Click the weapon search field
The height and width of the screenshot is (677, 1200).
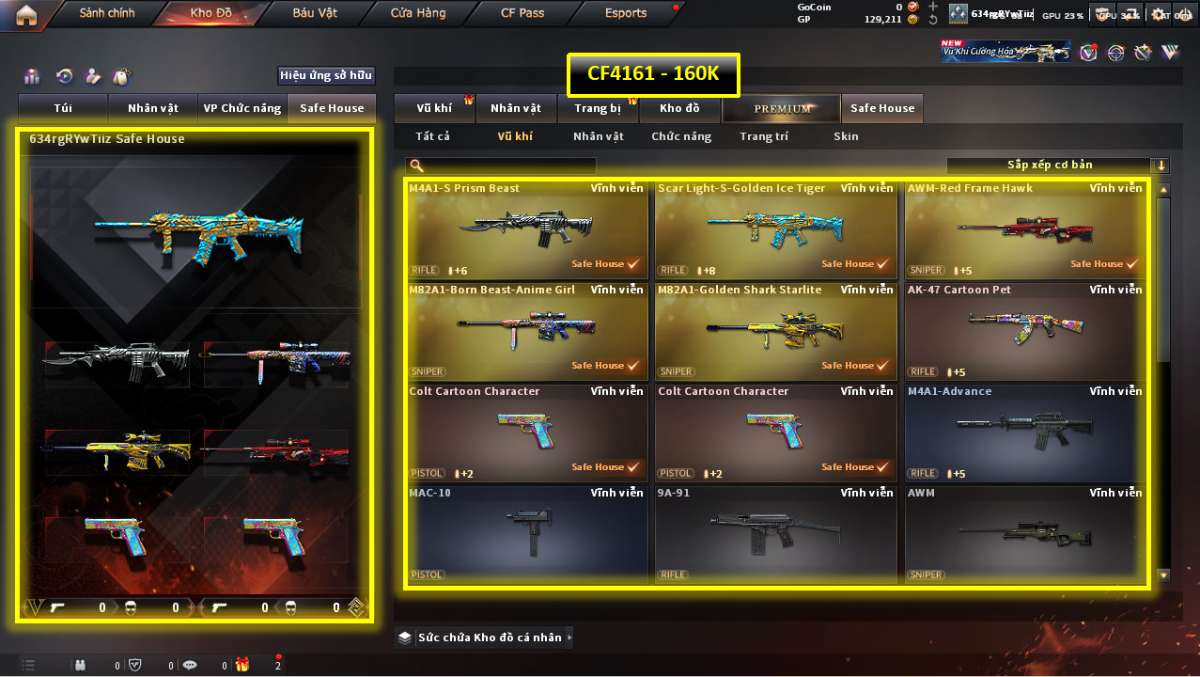[505, 166]
